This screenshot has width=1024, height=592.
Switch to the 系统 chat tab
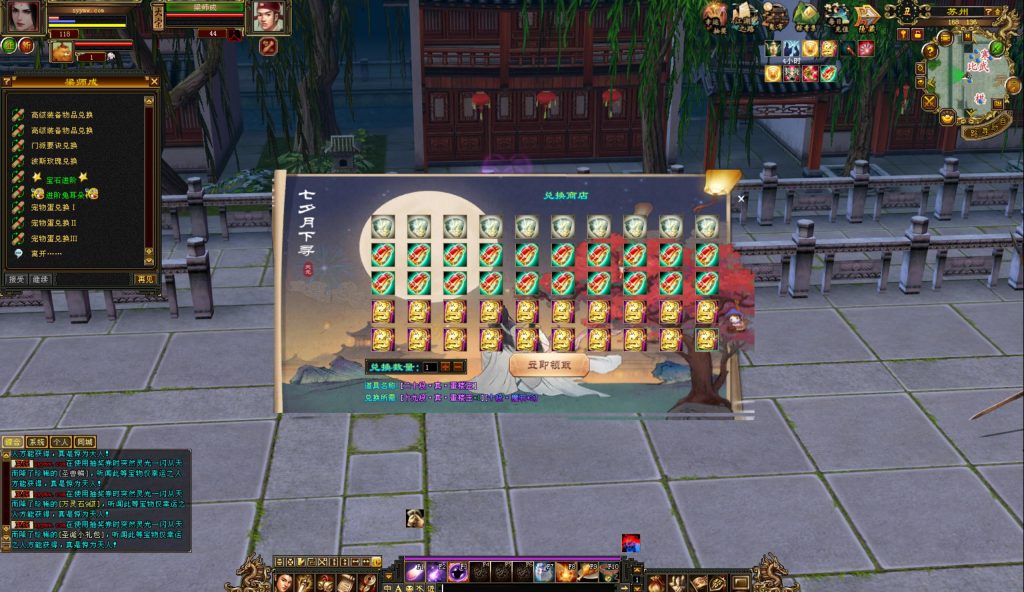coord(36,442)
